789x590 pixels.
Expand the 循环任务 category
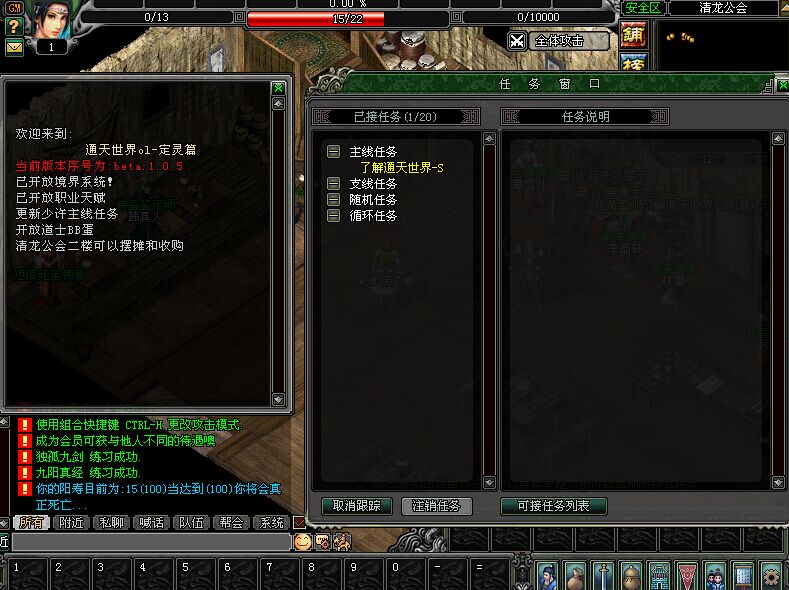tap(333, 215)
